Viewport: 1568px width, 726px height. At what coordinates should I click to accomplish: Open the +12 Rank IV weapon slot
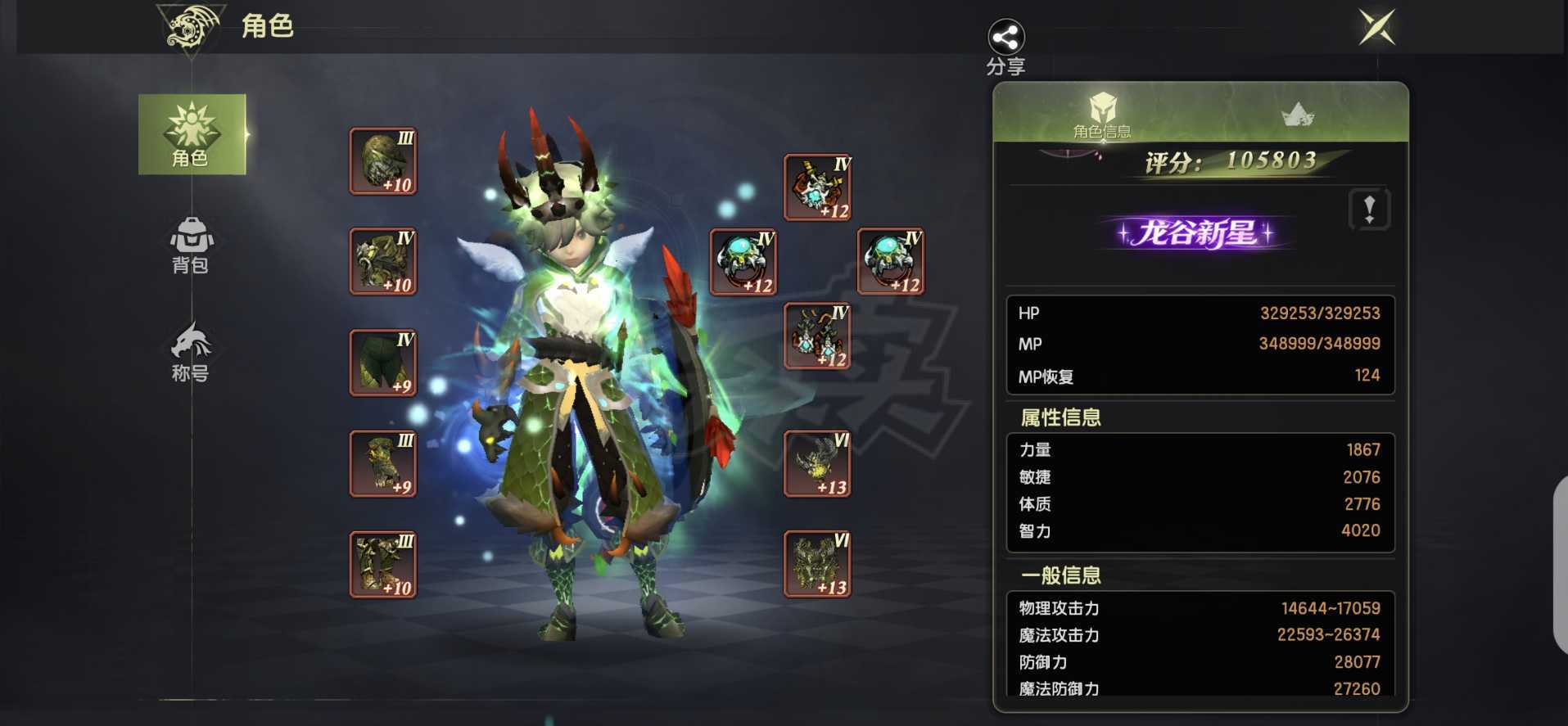pos(816,187)
